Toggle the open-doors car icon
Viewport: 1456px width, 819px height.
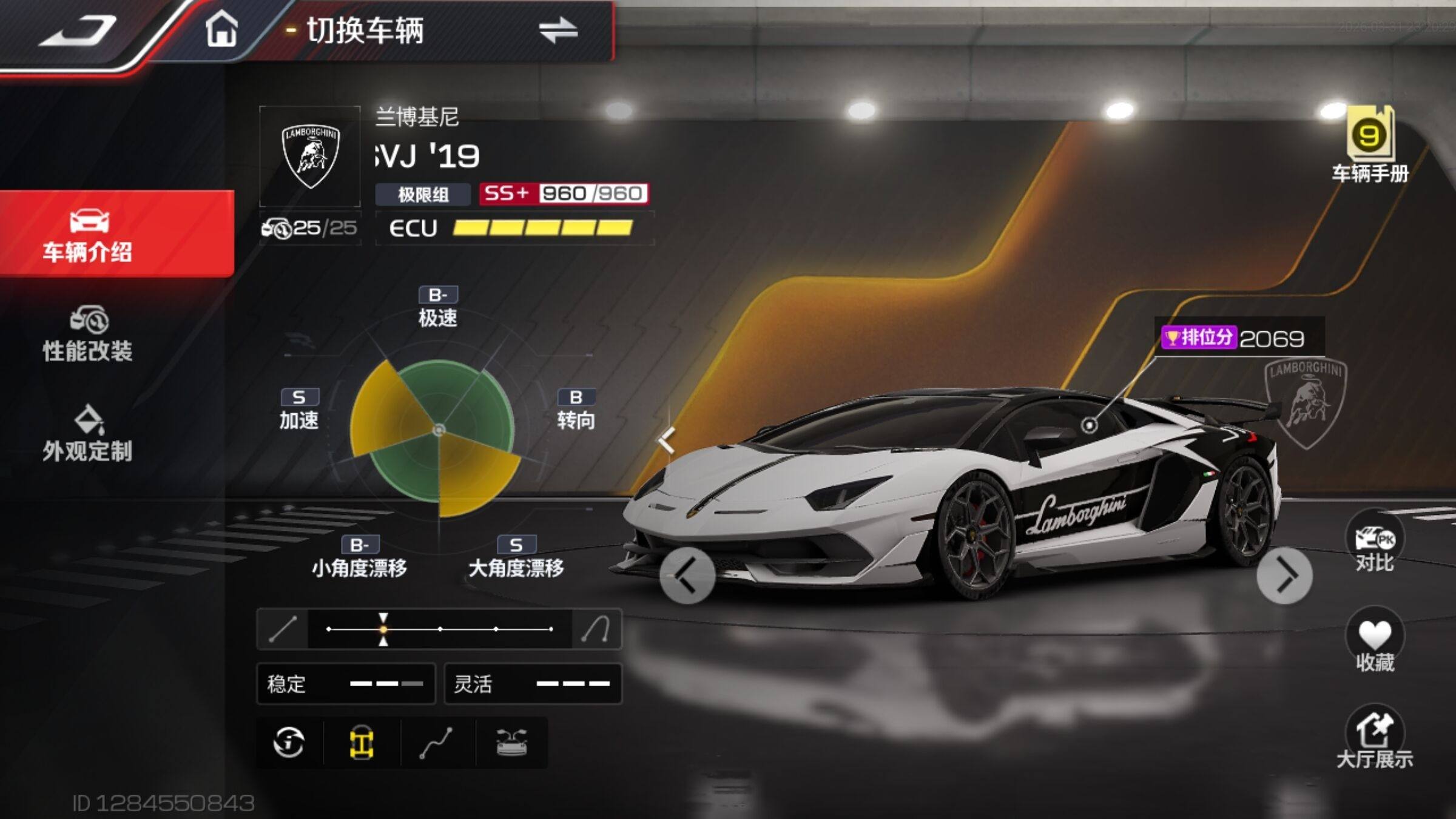coord(511,743)
